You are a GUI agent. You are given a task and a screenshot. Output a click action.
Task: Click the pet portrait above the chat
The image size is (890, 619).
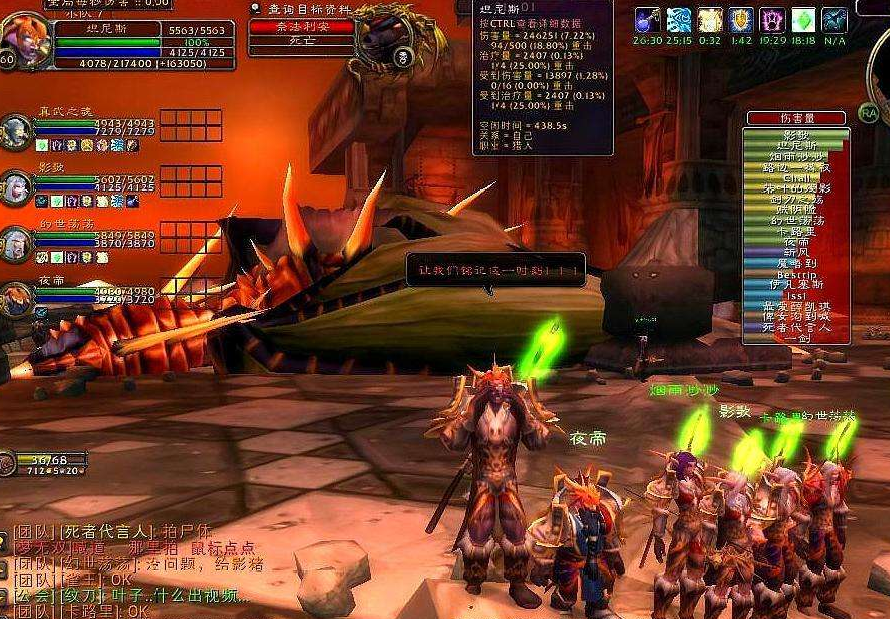click(8, 462)
